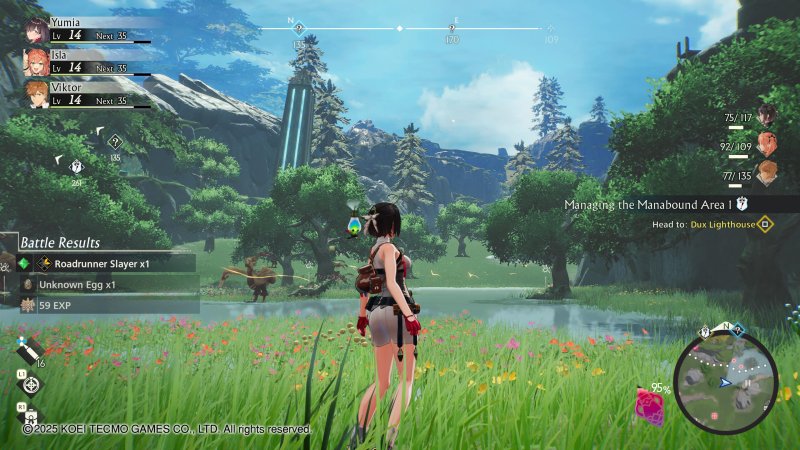Open the circular minimap
800x450 pixels.
[725, 380]
